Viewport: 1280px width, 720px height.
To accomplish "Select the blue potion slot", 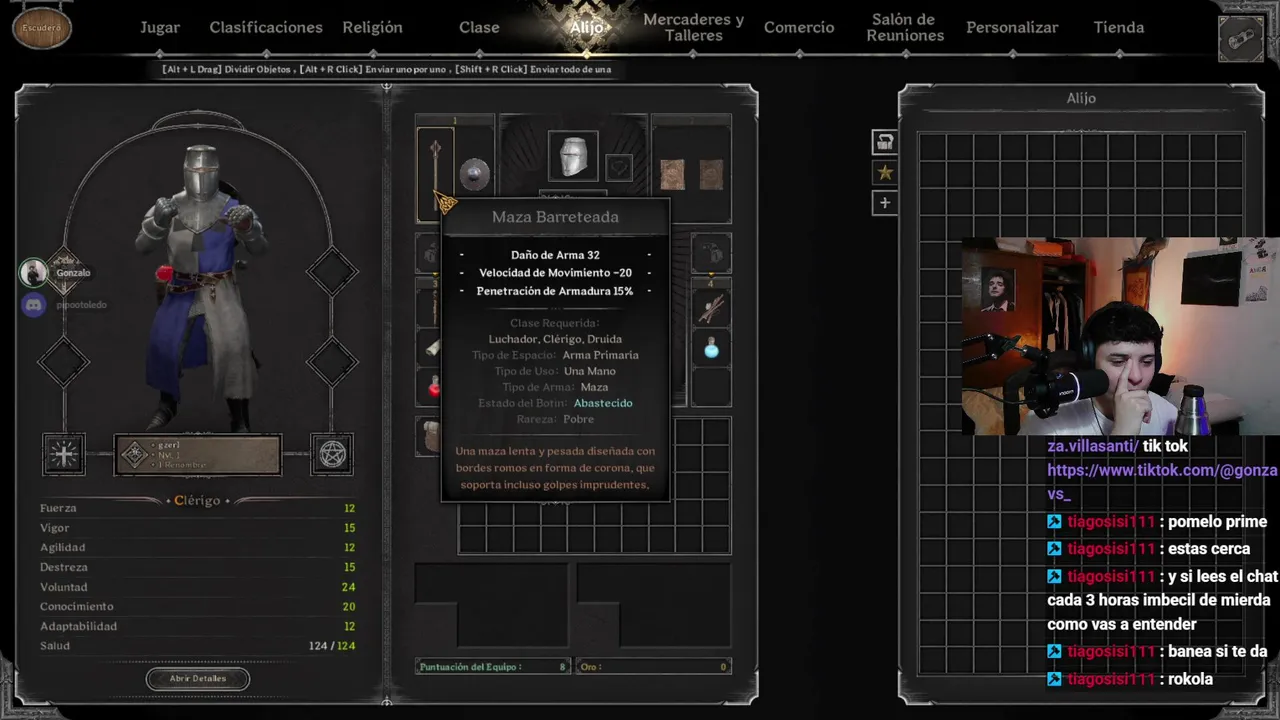I will (x=711, y=349).
